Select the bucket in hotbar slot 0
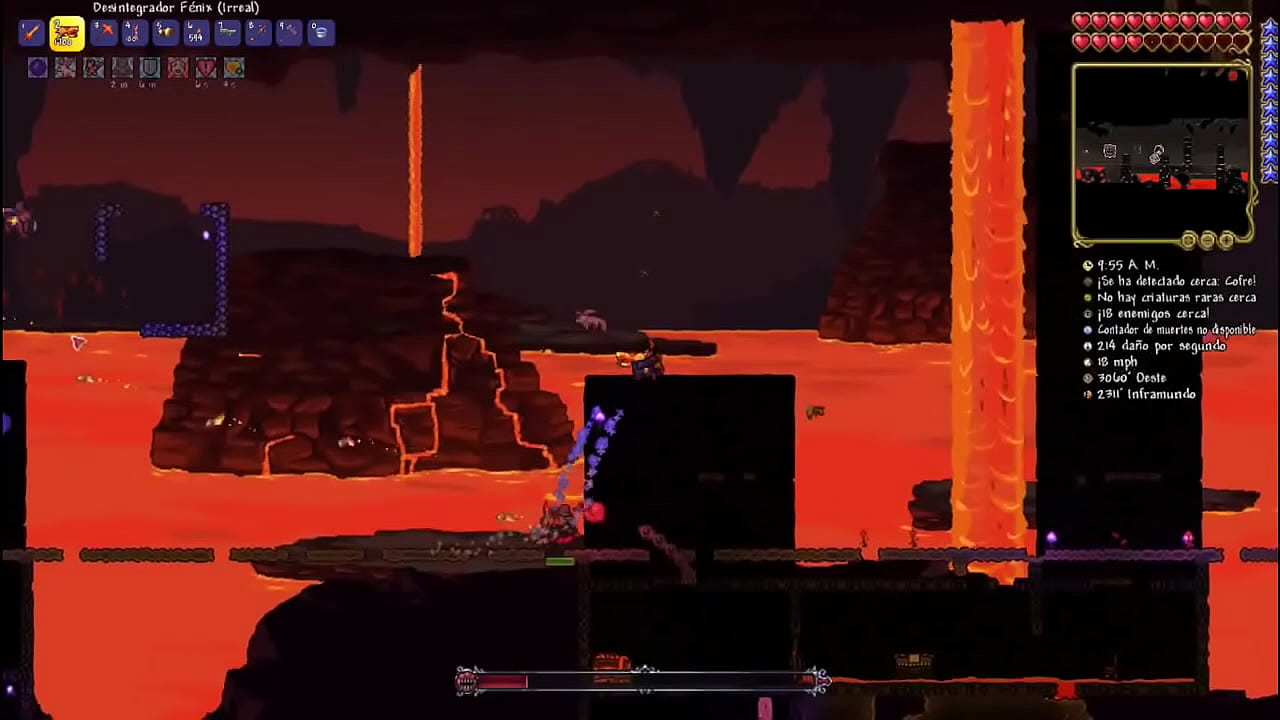This screenshot has width=1280, height=720. pyautogui.click(x=320, y=33)
